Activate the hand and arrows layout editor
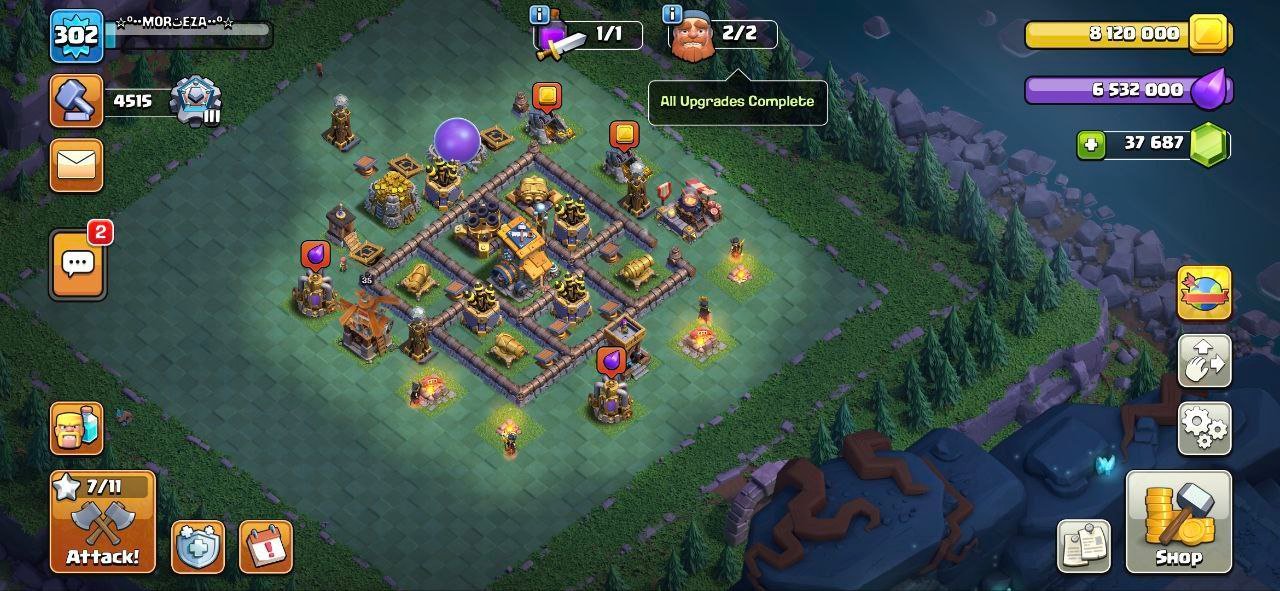The image size is (1280, 591). click(x=1204, y=361)
